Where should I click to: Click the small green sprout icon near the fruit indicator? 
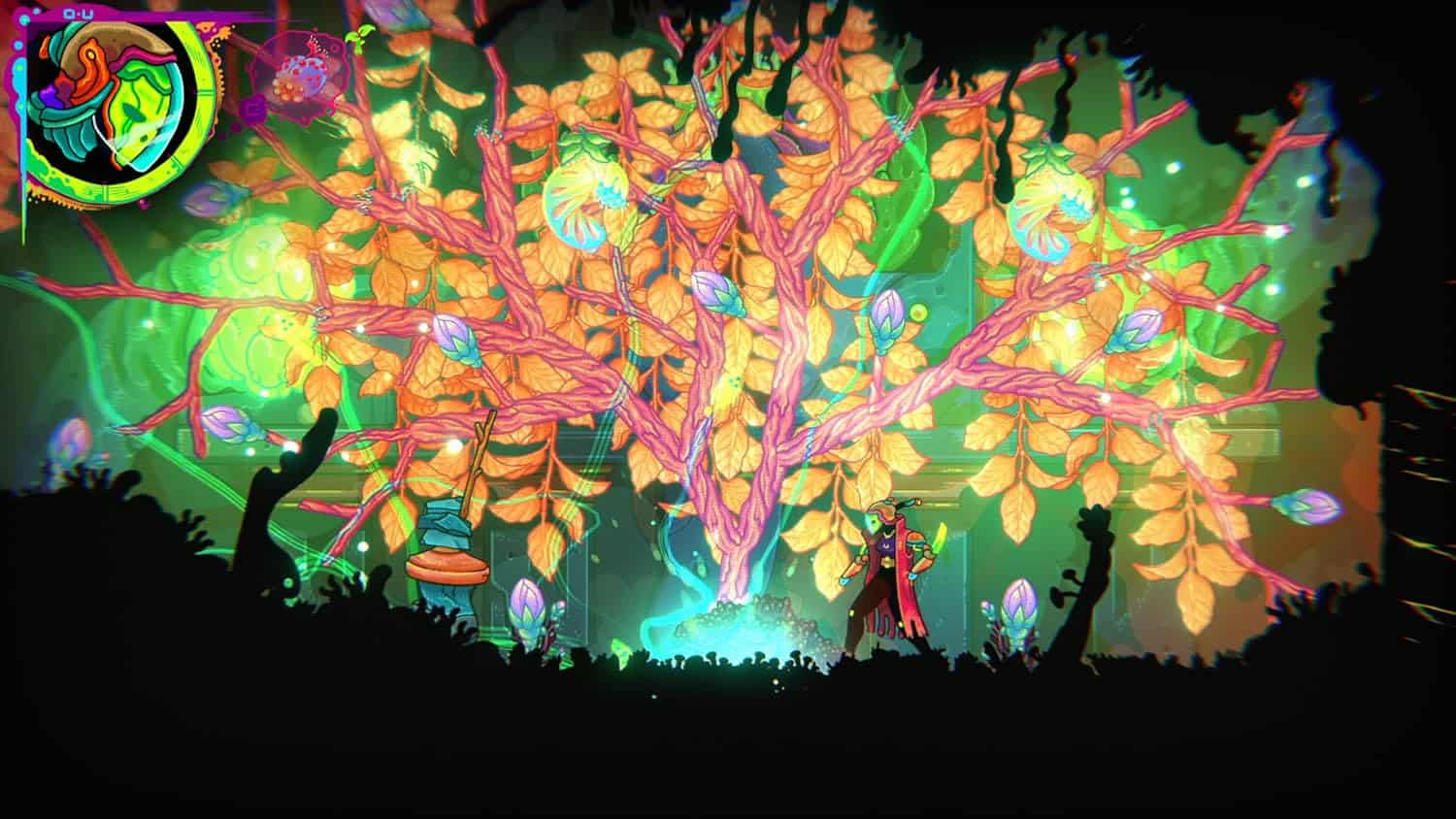click(x=359, y=41)
